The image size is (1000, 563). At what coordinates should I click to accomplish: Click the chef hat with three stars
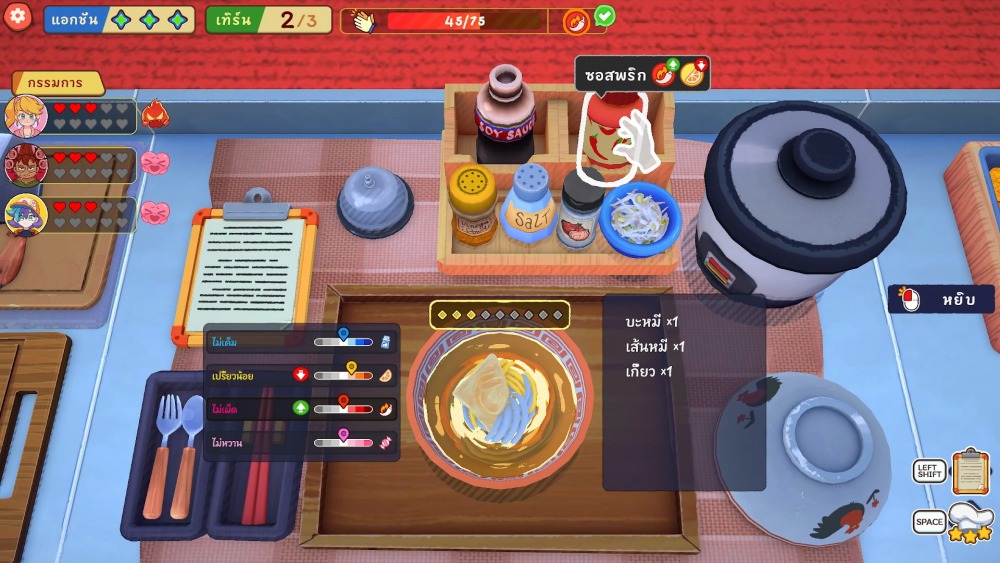[969, 522]
